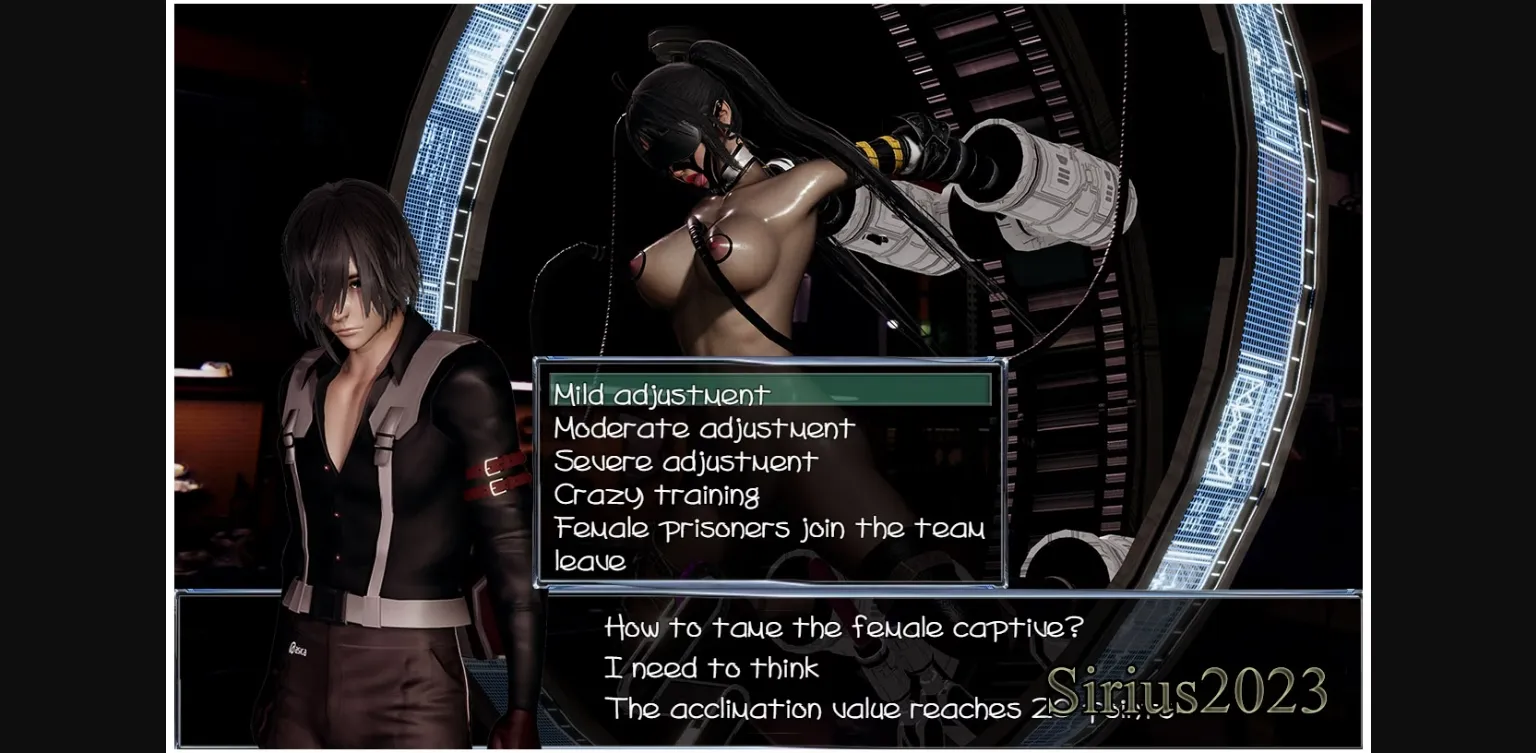The image size is (1536, 753).
Task: Click the leave option
Action: pos(590,561)
